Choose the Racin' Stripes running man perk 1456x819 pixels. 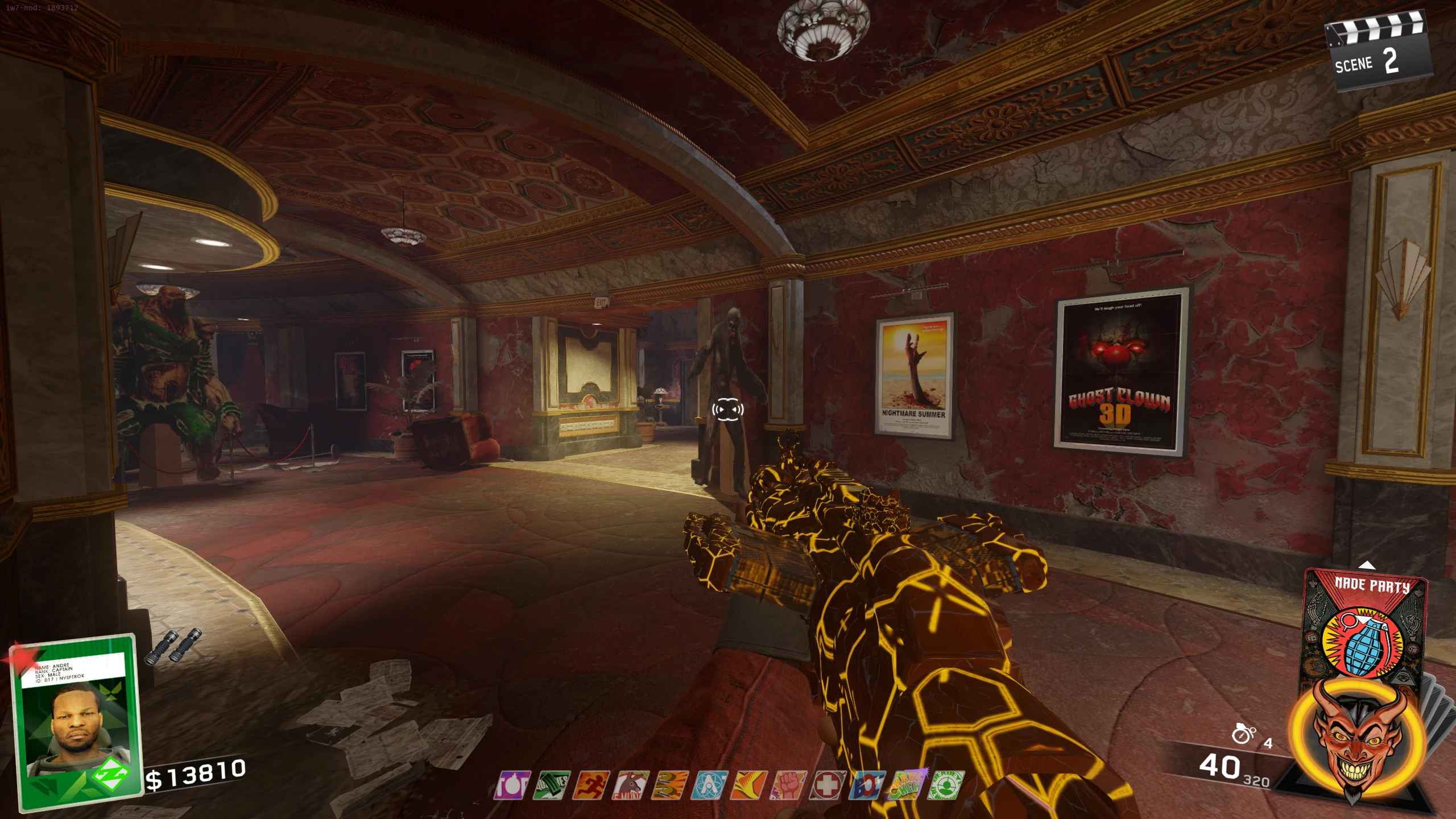pyautogui.click(x=591, y=785)
